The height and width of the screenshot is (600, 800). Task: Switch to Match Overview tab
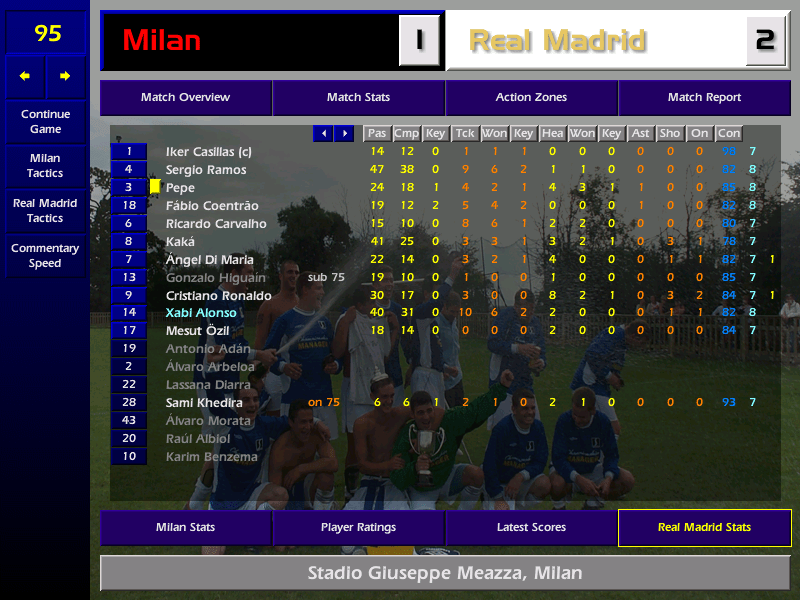185,98
